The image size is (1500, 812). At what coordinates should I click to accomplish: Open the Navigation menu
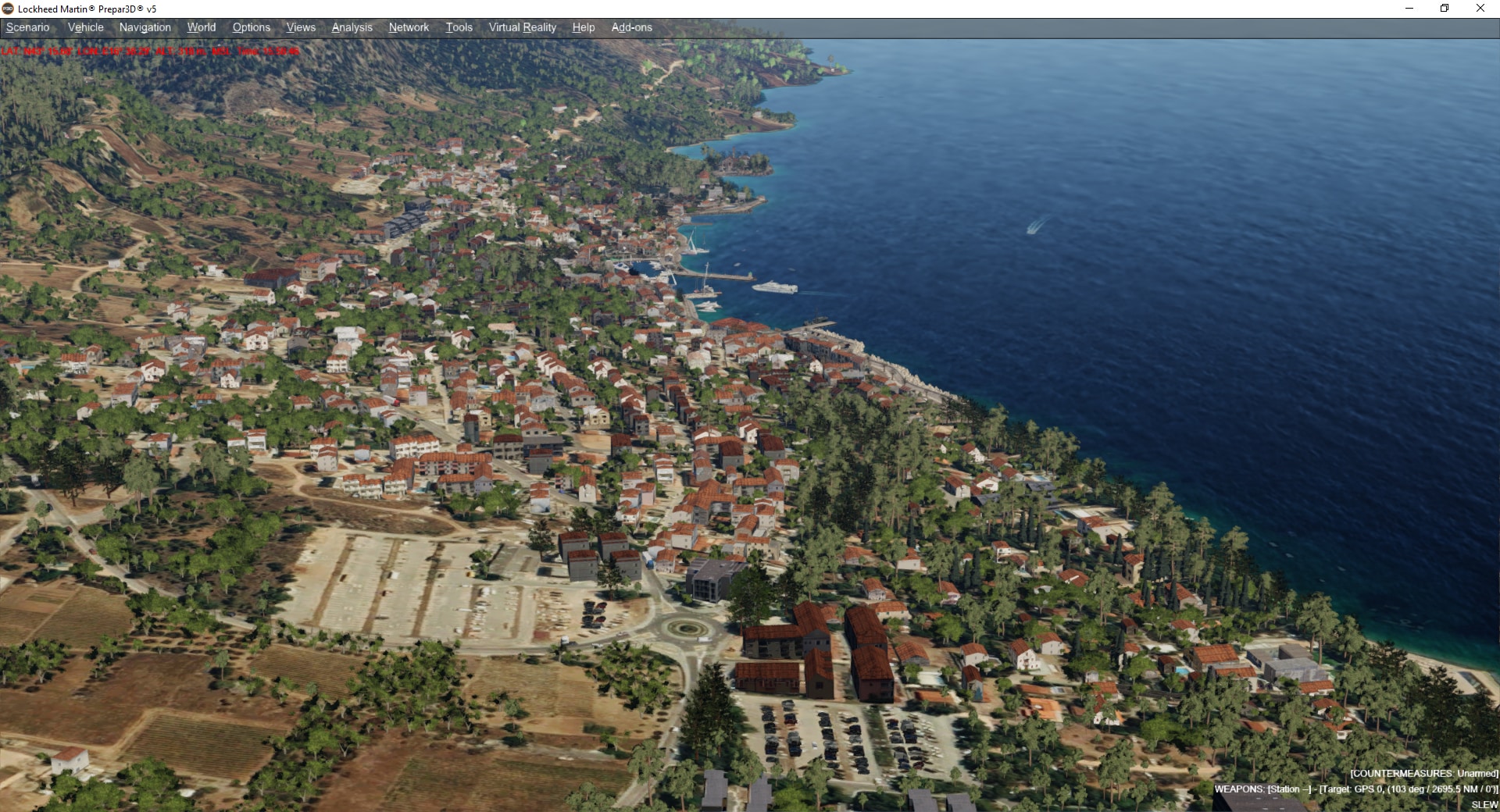tap(145, 27)
